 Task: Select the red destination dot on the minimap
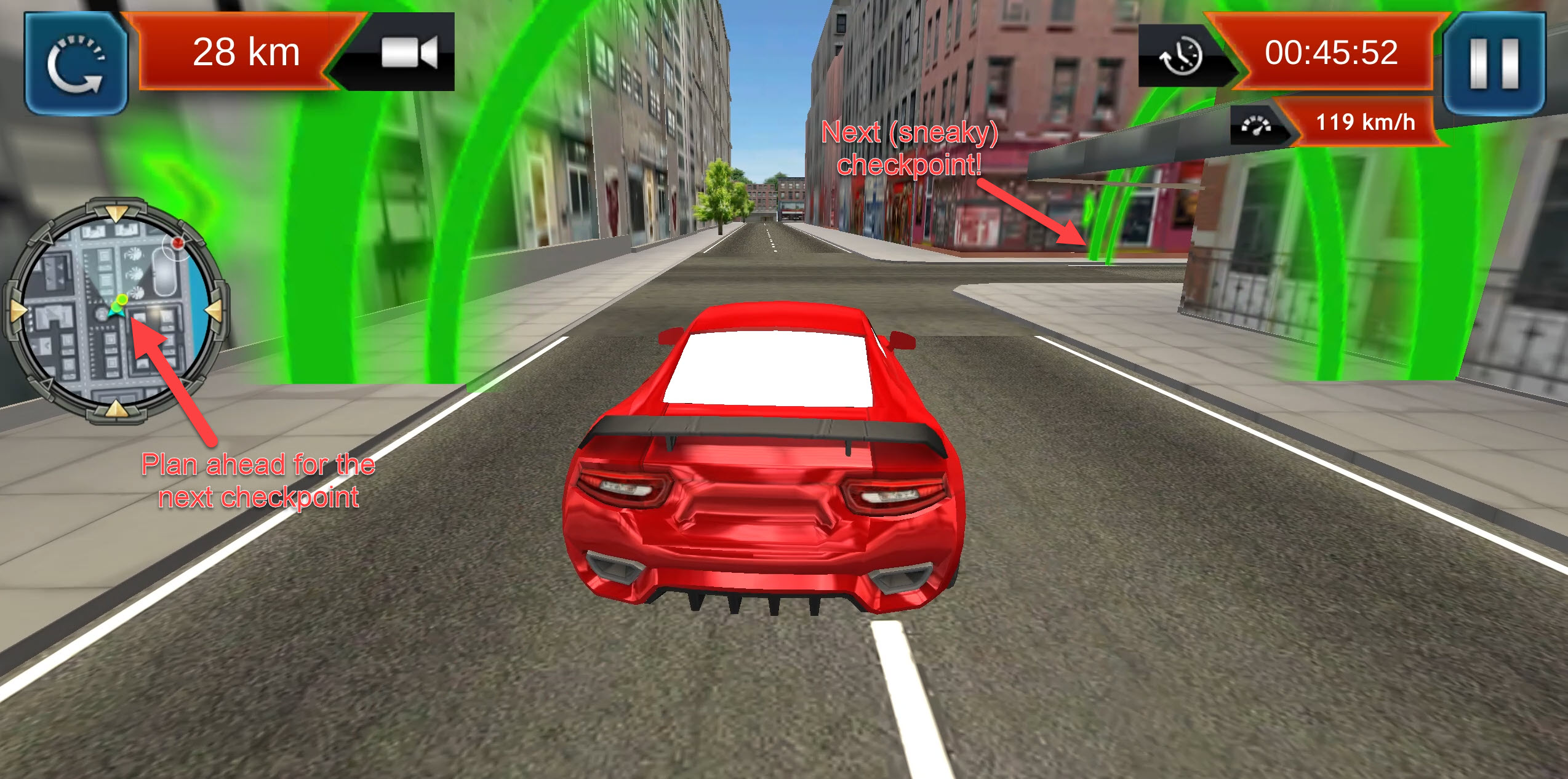(177, 242)
